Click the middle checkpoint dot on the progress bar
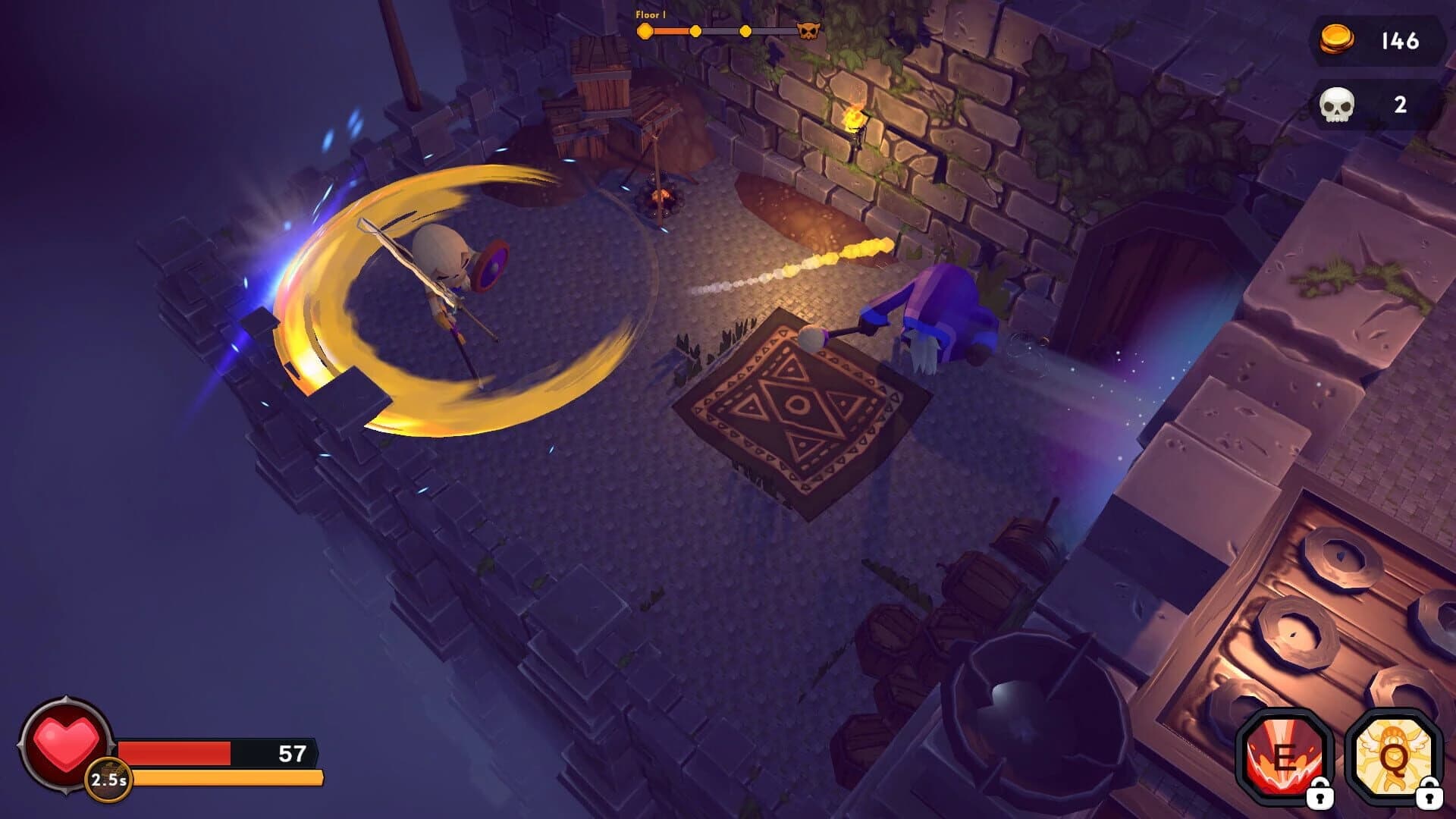The width and height of the screenshot is (1456, 819). [695, 32]
